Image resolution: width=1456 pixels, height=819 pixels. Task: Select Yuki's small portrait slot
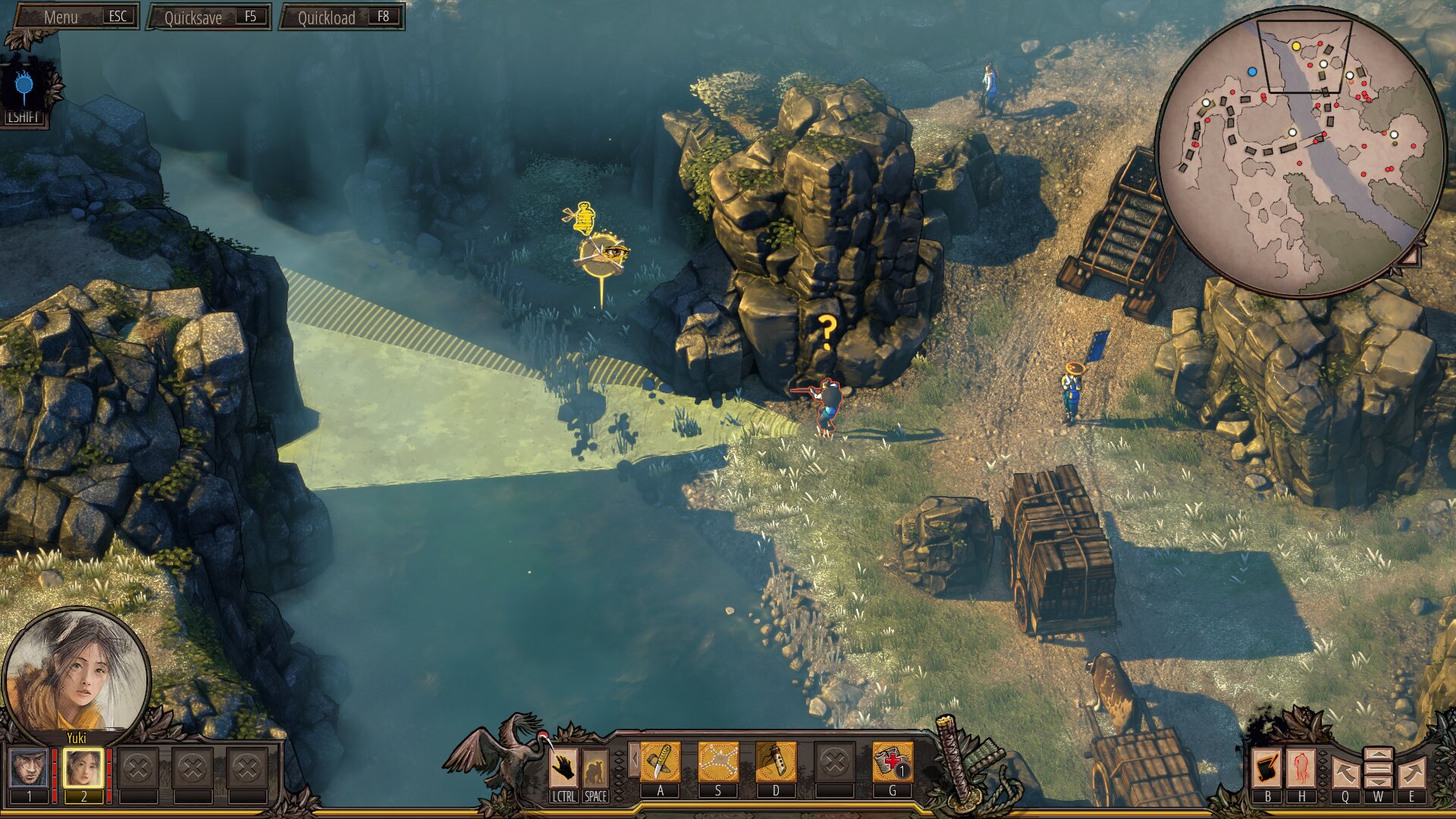point(83,768)
